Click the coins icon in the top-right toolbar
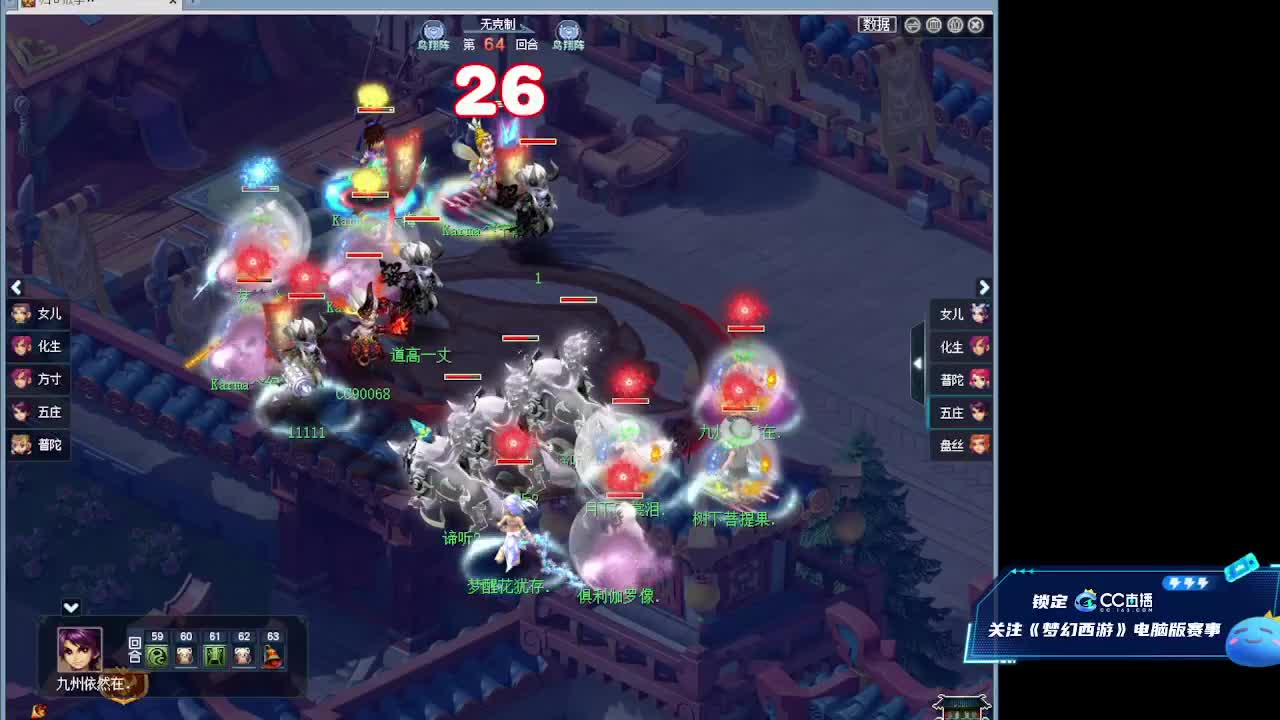This screenshot has height=720, width=1280. 955,25
